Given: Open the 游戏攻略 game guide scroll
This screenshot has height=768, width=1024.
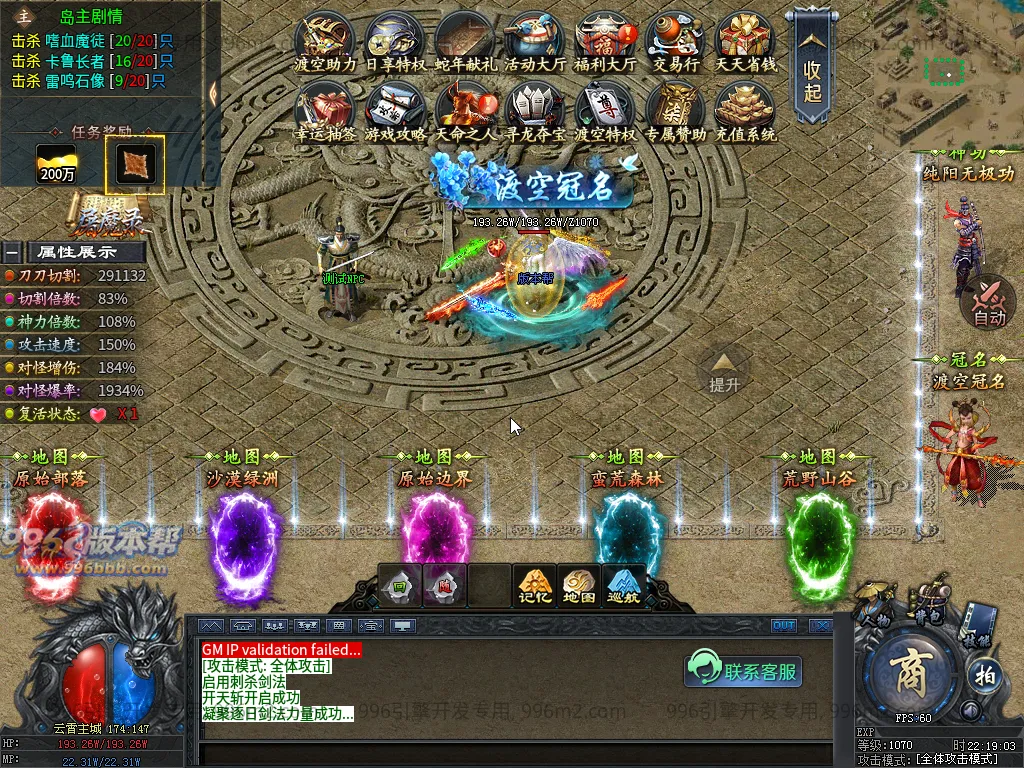Looking at the screenshot, I should click(395, 108).
